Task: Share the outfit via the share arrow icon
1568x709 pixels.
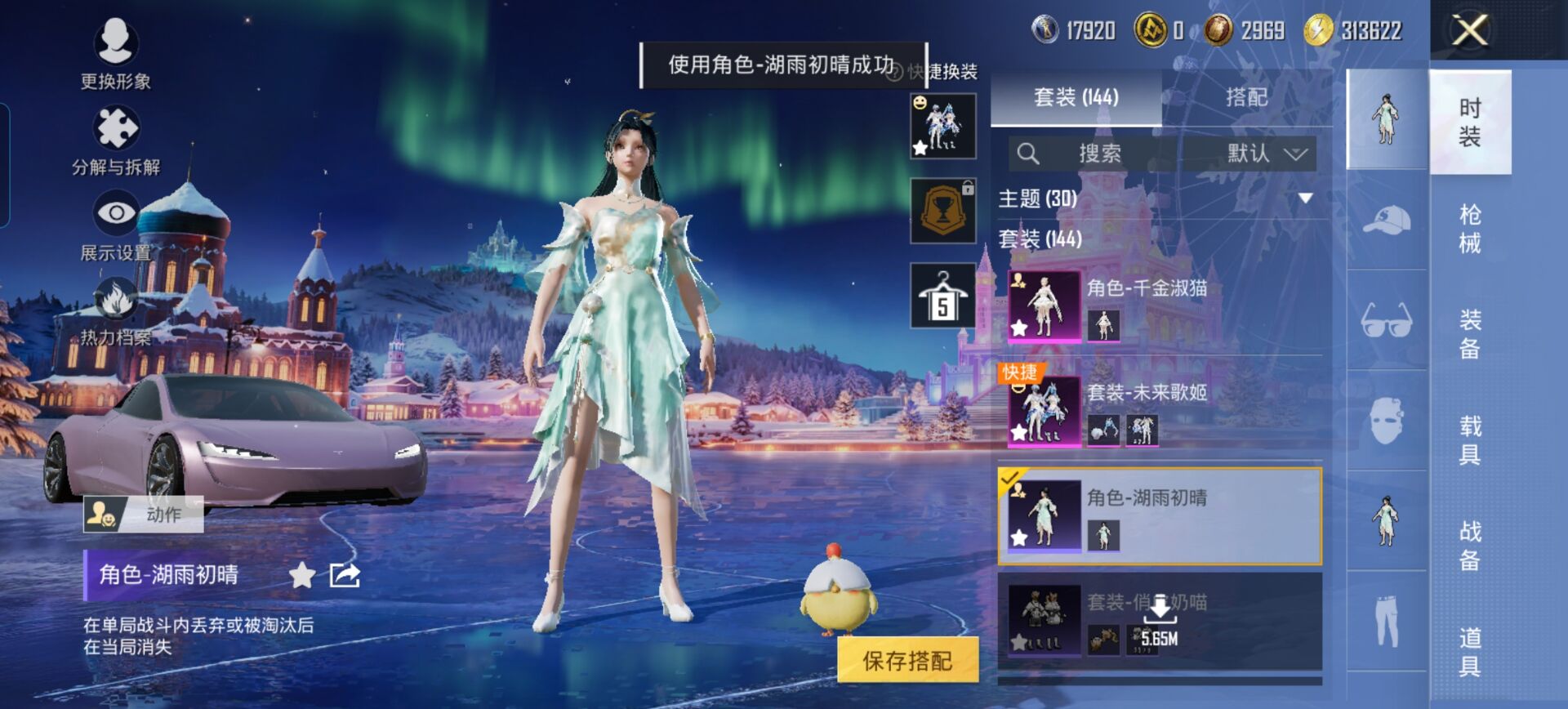Action: (x=344, y=575)
